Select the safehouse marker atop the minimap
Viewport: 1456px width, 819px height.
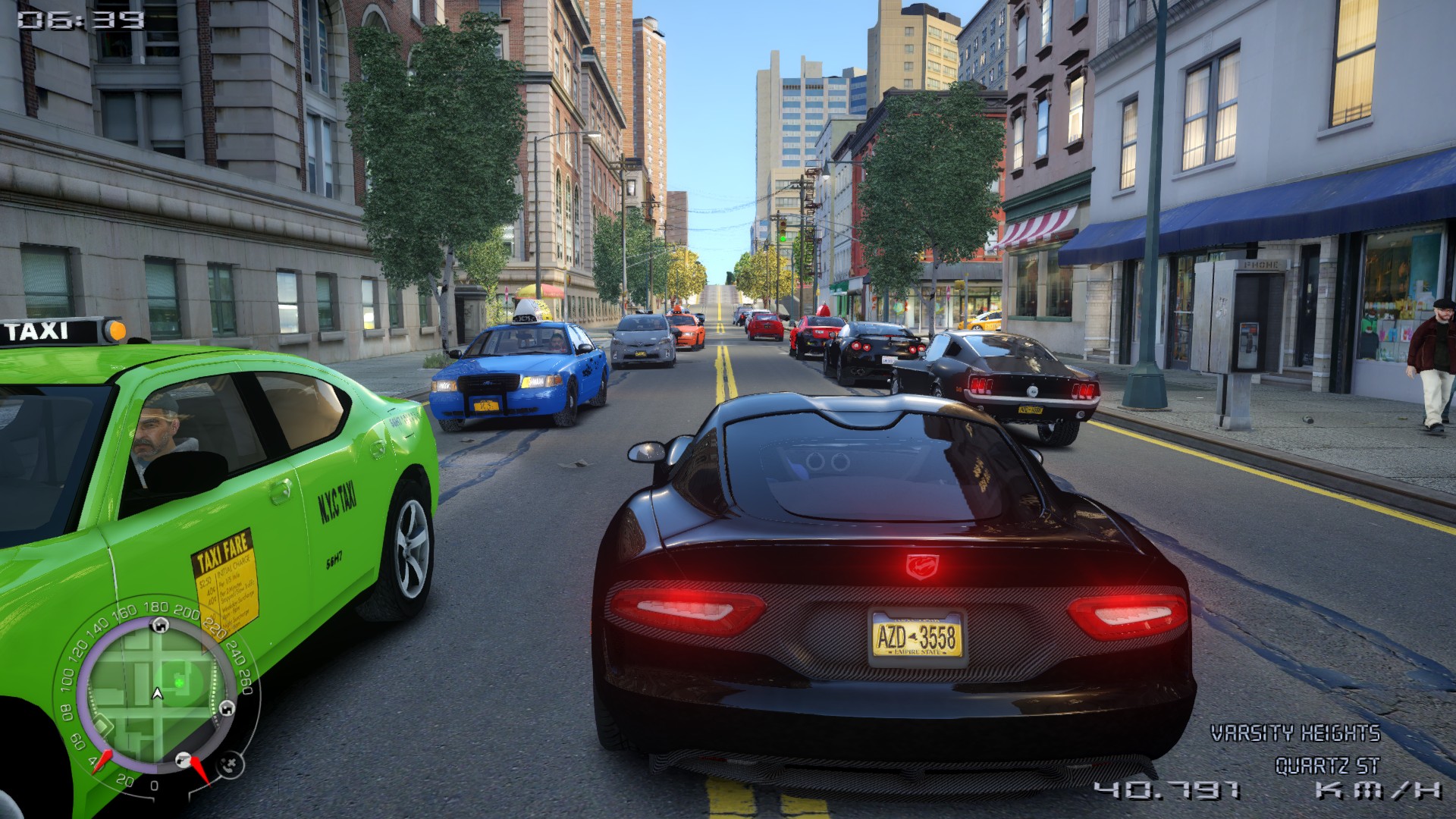(159, 625)
